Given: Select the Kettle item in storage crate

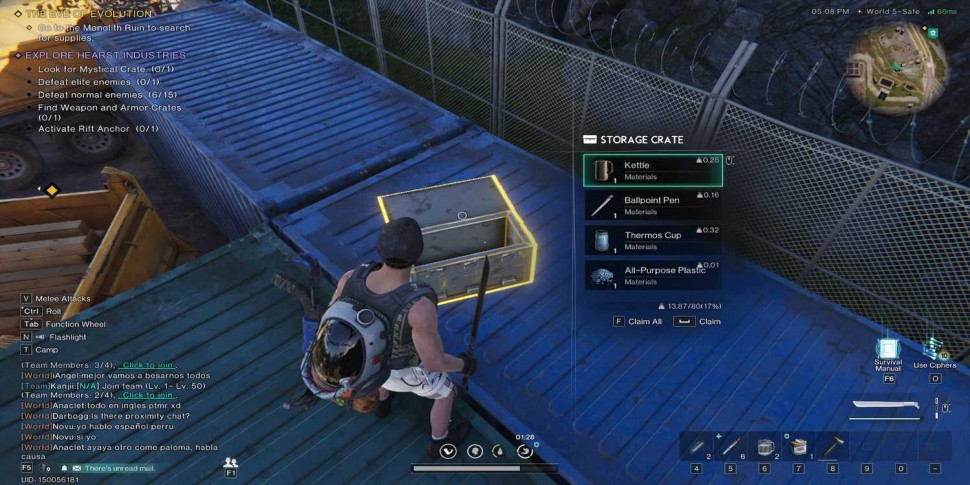Looking at the screenshot, I should coord(652,170).
